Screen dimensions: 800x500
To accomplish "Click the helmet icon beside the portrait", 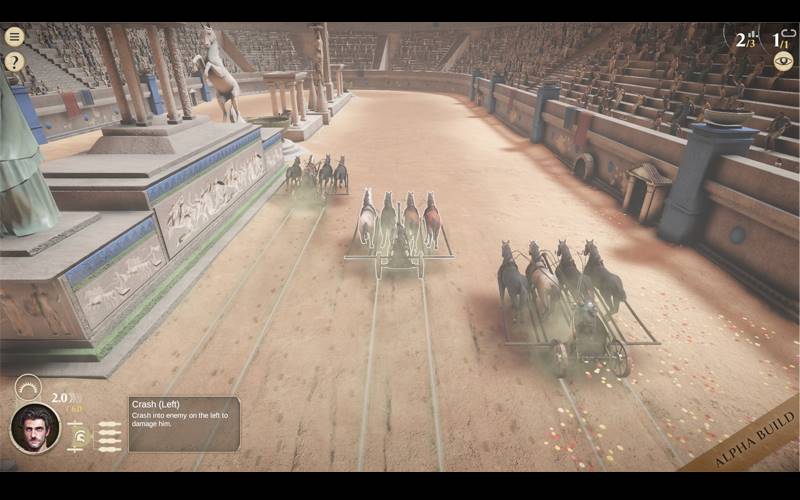I will tap(78, 436).
